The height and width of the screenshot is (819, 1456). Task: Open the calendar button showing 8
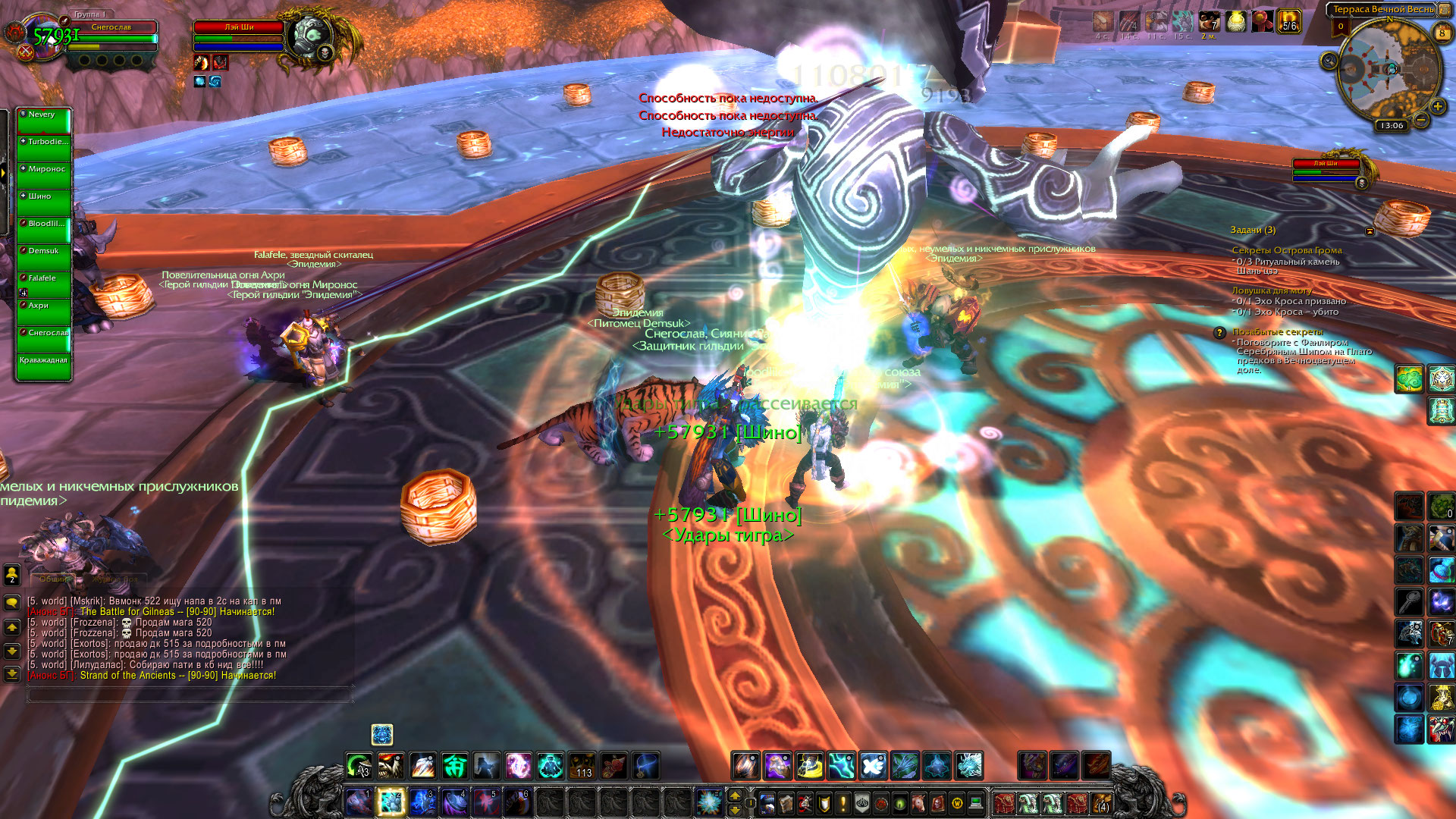coord(1442,33)
